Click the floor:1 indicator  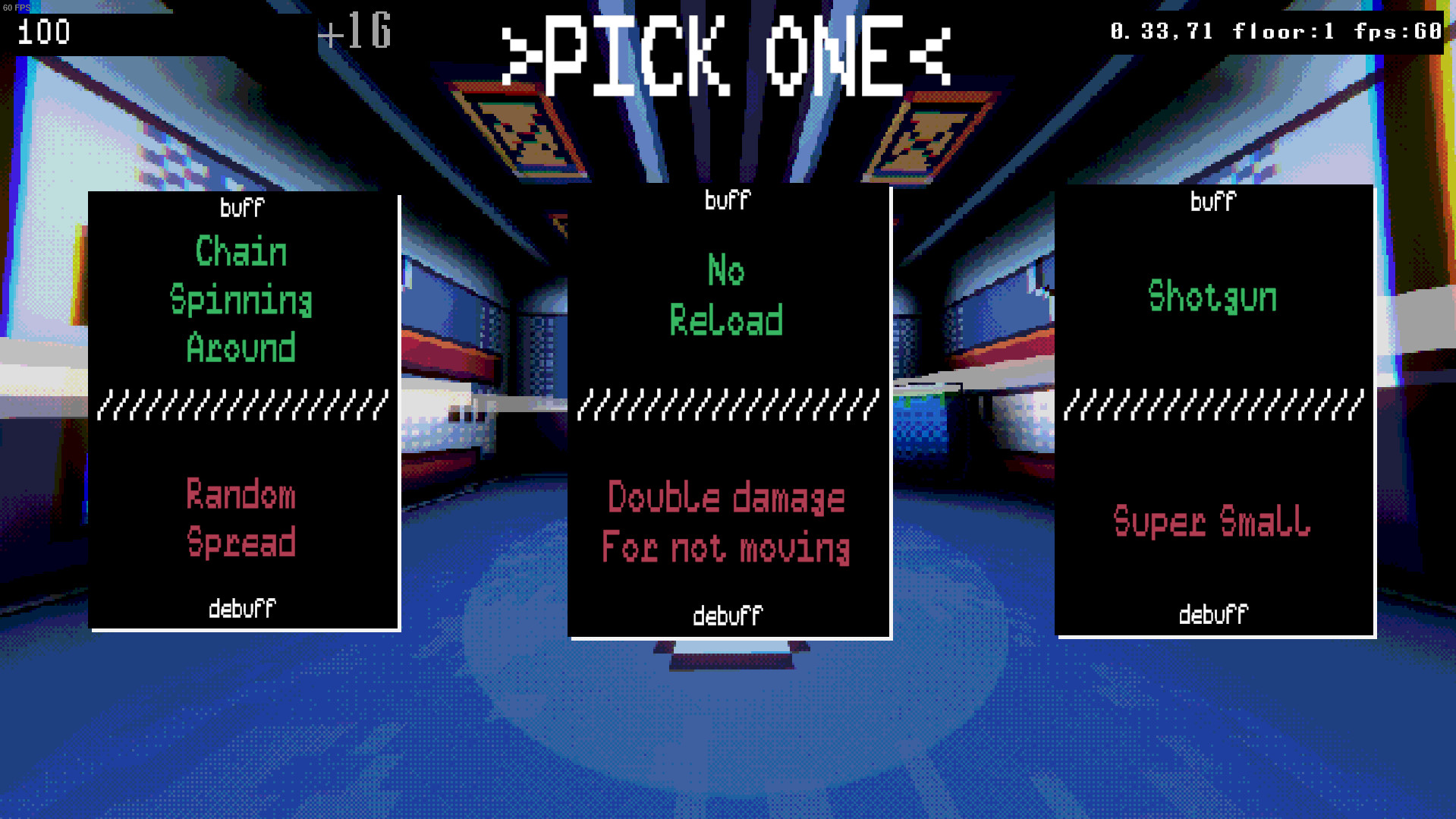1282,31
